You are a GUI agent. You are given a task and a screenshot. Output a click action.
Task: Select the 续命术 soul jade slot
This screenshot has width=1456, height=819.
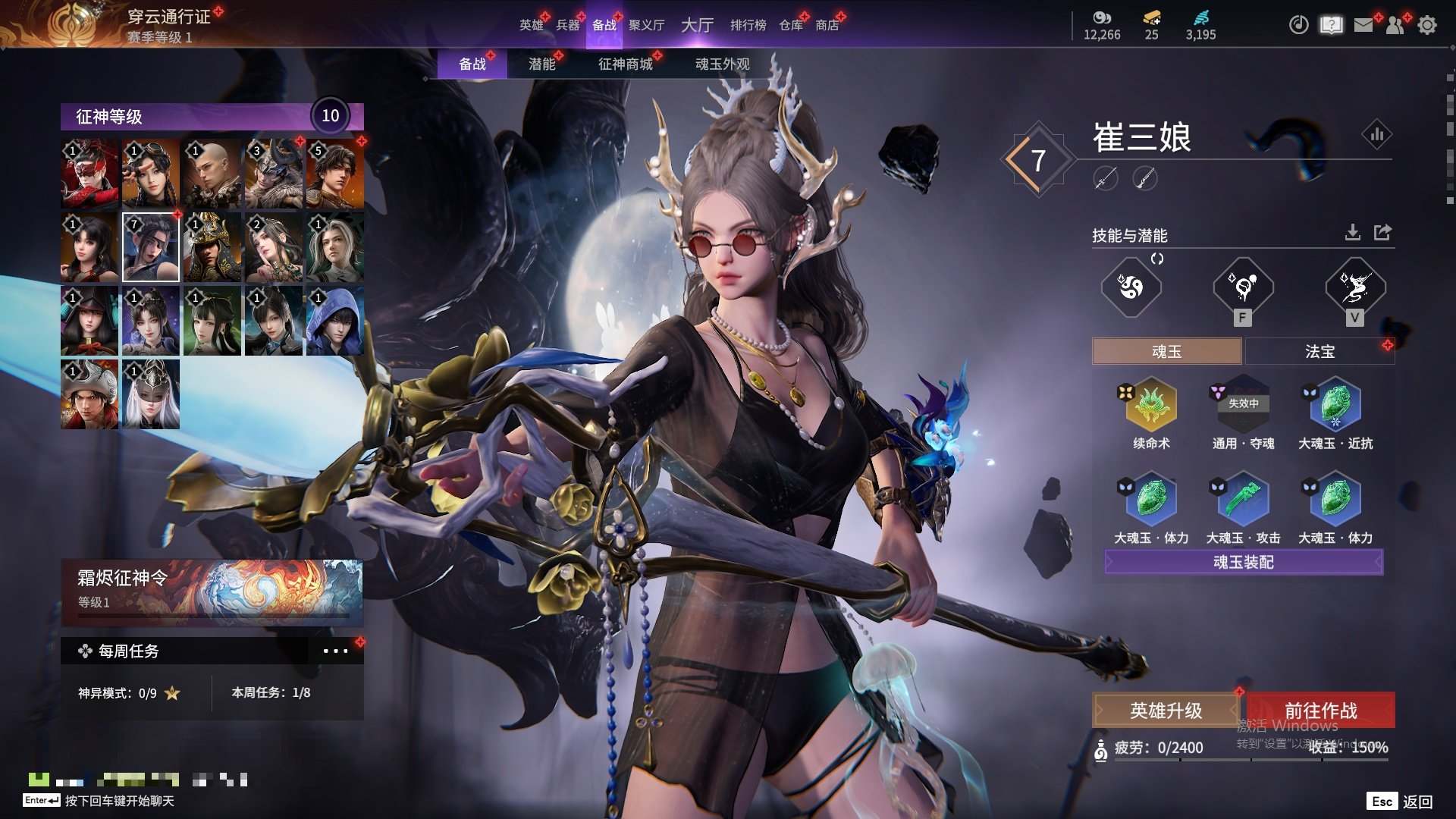pos(1151,406)
